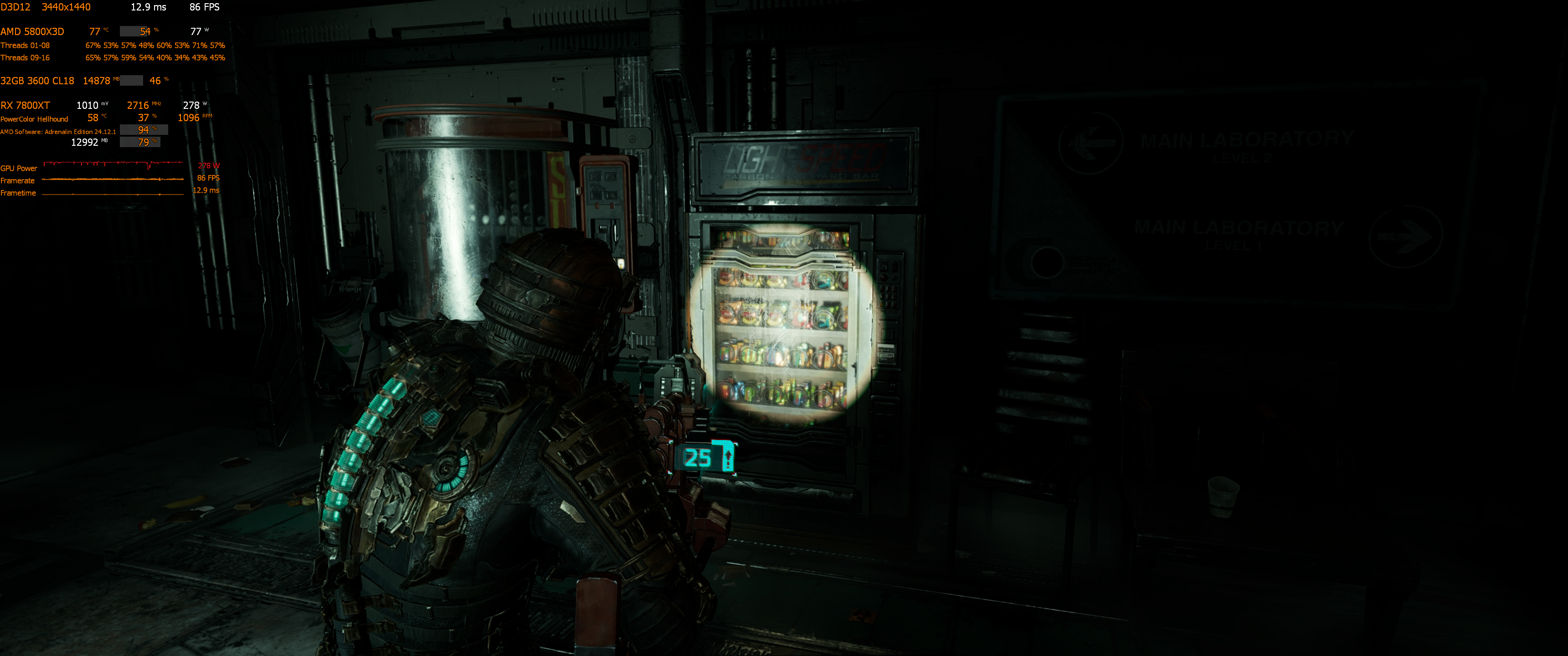Expand the Threads 09-16 statistics row
Screen dimensions: 1568x656
pyautogui.click(x=26, y=58)
